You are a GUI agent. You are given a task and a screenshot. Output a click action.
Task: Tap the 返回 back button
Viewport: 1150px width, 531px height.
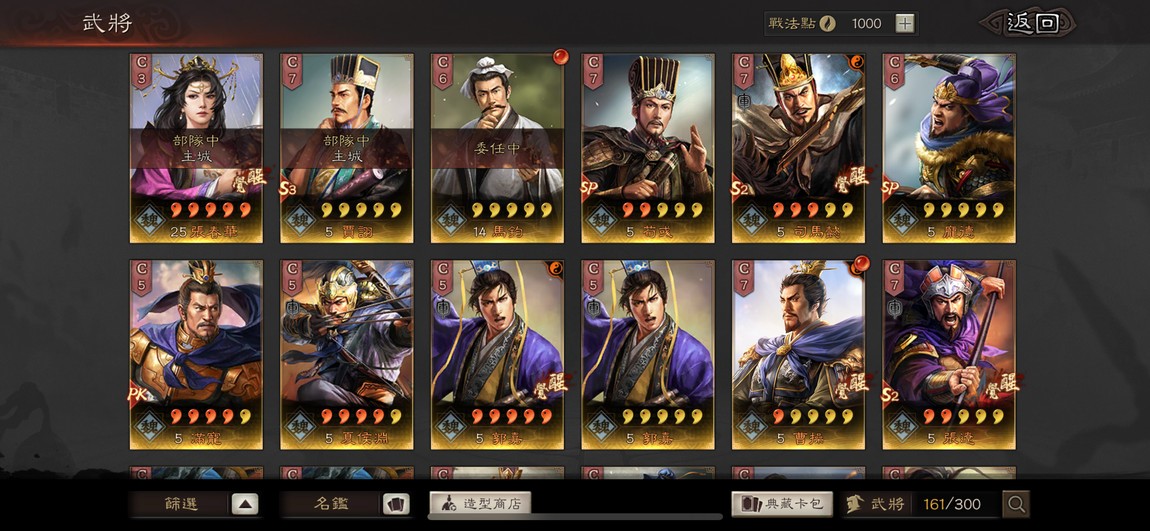1032,23
